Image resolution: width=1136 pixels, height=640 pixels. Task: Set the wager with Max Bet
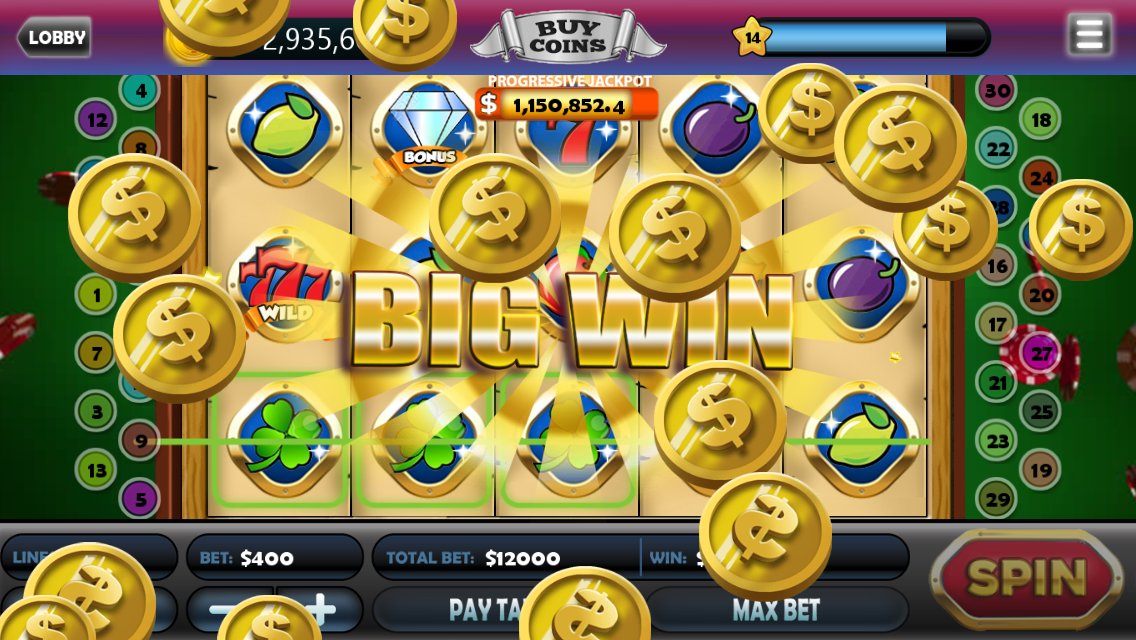776,609
